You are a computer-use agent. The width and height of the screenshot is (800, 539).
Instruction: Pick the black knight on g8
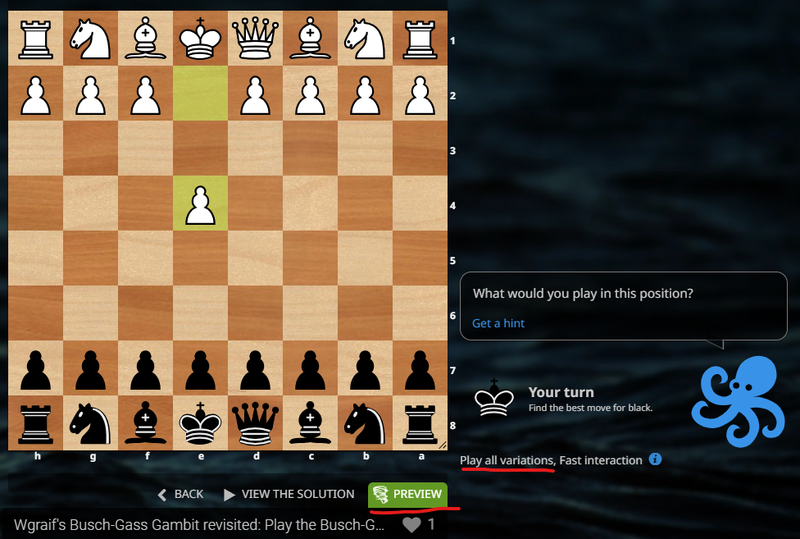click(x=91, y=423)
